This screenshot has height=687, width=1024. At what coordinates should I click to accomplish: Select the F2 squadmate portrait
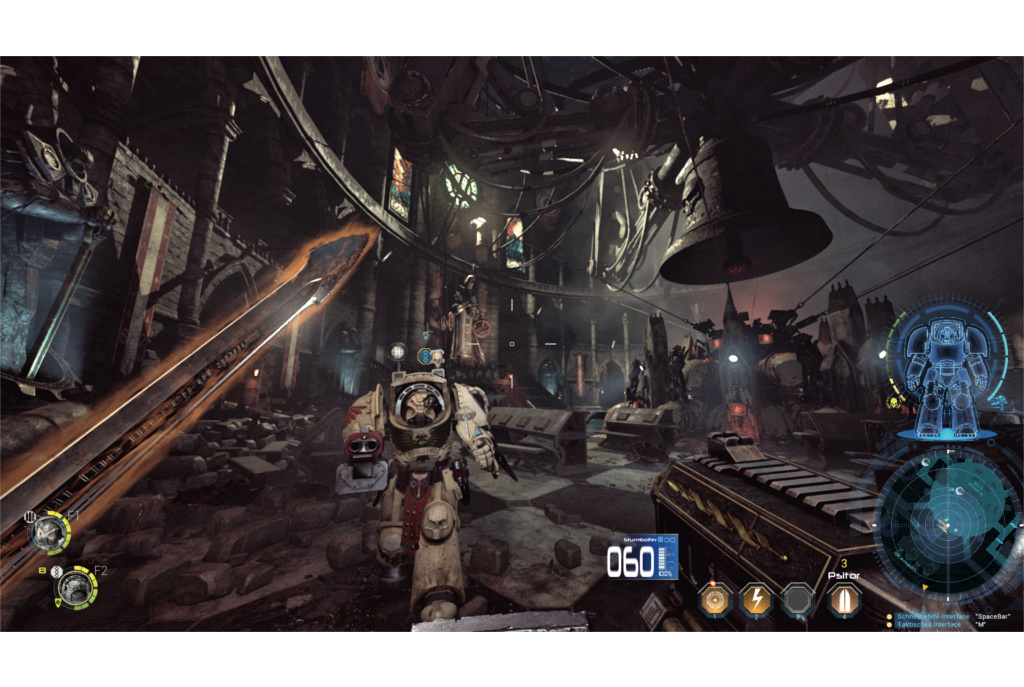(x=76, y=587)
